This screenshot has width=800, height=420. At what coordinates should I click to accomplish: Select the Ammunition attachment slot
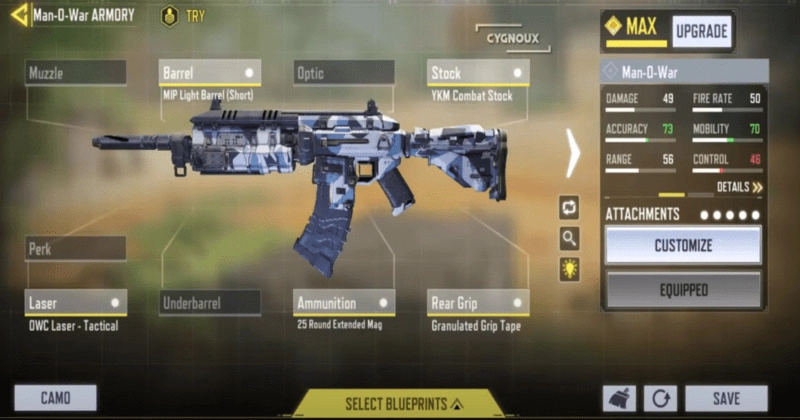point(344,302)
